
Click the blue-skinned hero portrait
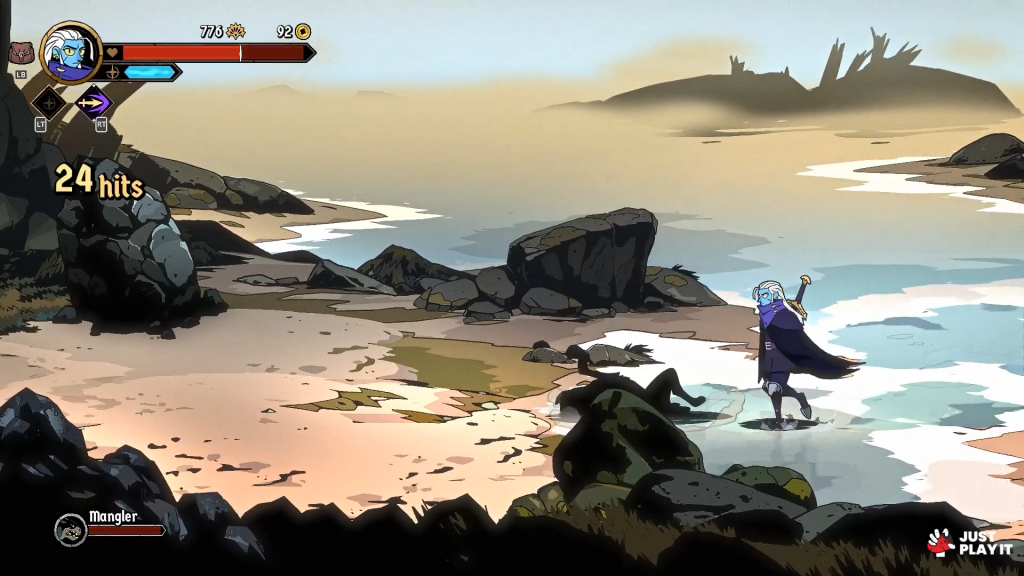pos(70,51)
